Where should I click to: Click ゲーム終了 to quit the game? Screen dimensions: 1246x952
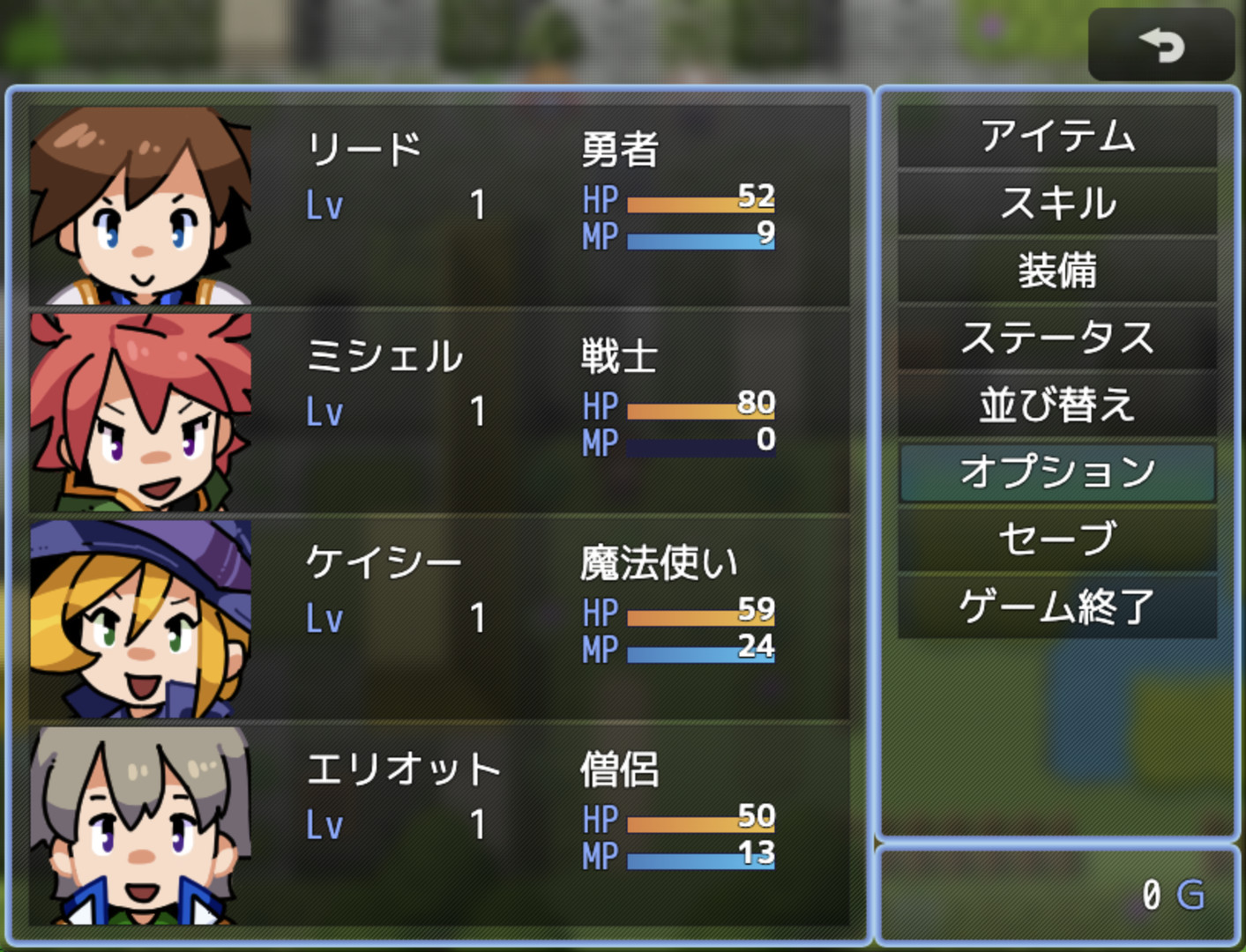1057,606
